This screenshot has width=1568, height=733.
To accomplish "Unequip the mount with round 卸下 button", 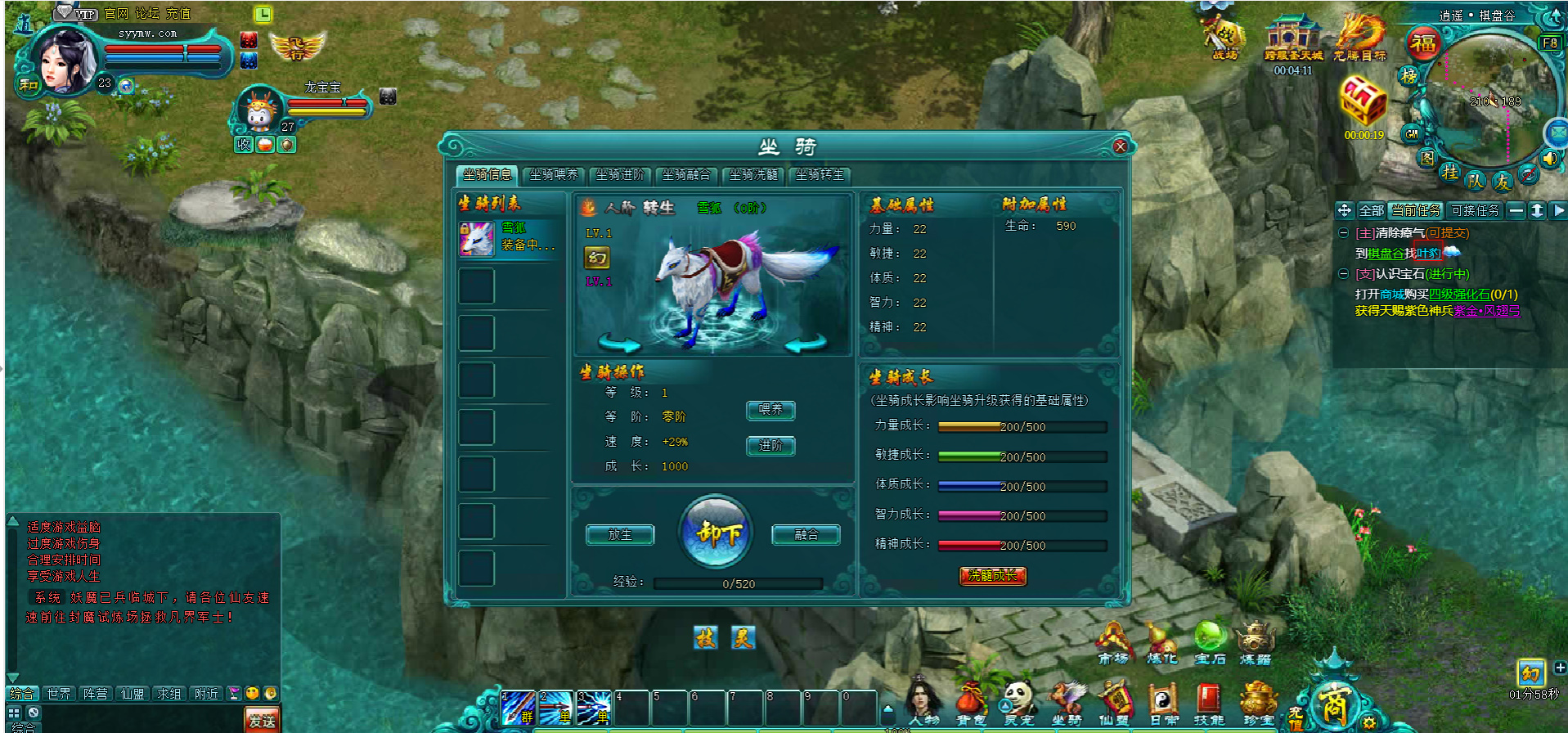I will click(717, 533).
